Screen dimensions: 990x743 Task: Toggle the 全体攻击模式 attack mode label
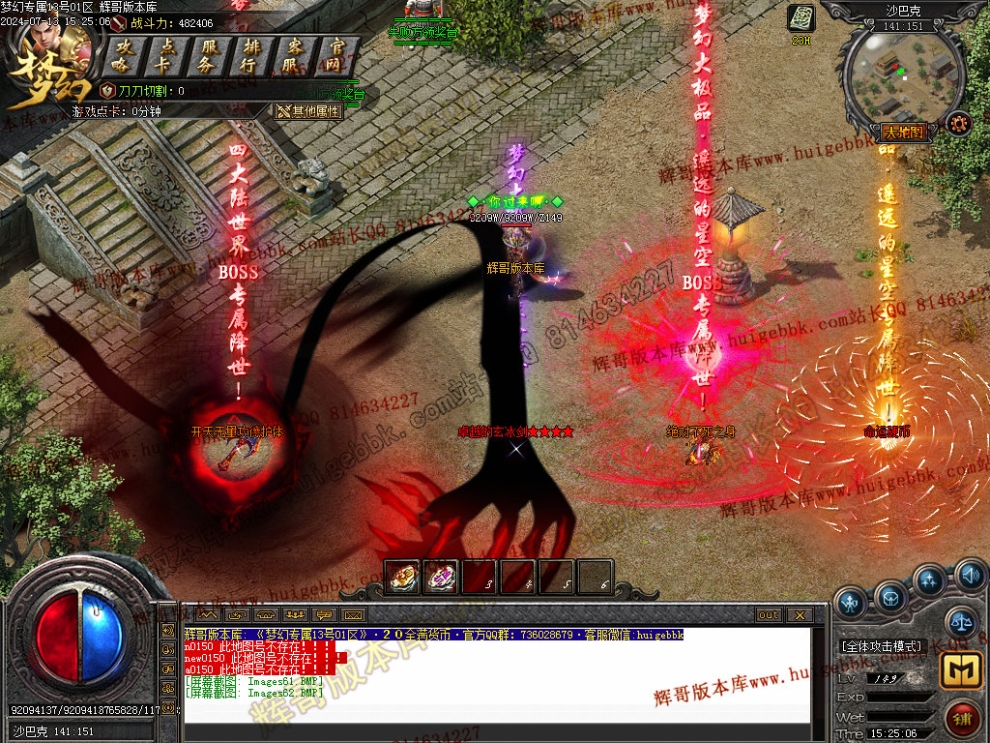[881, 646]
